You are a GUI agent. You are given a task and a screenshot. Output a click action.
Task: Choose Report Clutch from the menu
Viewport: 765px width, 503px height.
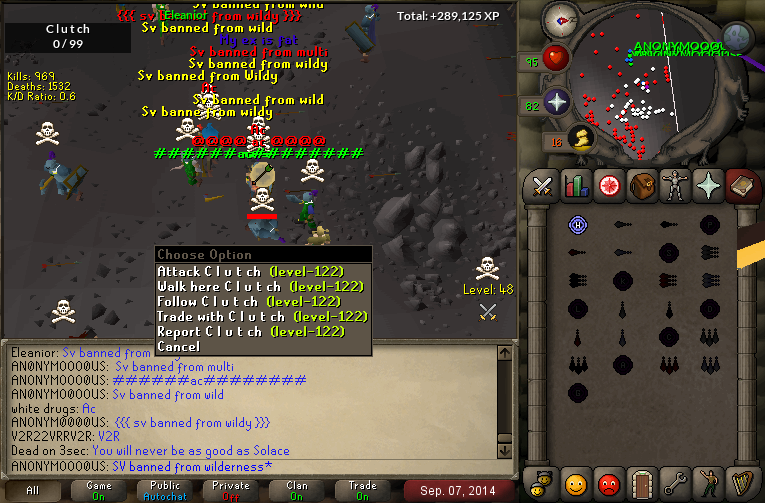tap(250, 331)
